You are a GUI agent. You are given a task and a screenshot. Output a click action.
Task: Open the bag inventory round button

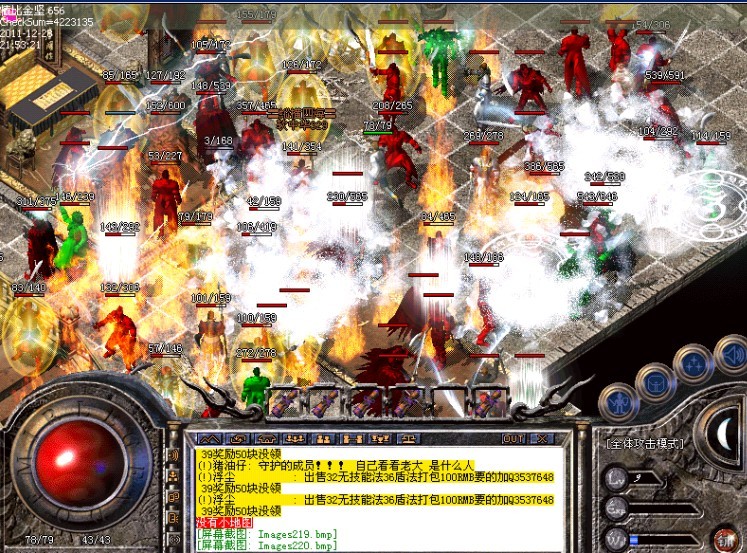click(655, 381)
